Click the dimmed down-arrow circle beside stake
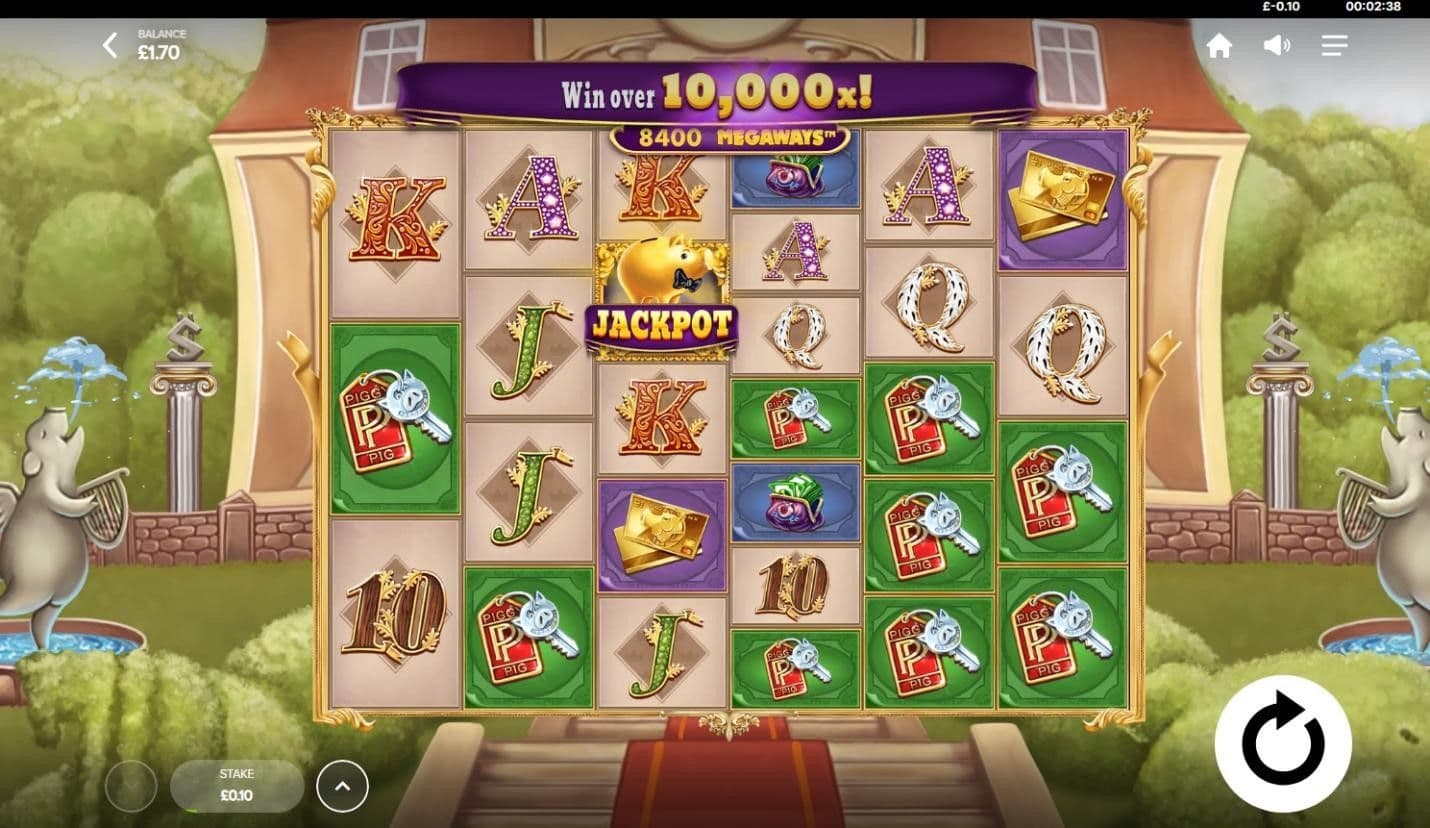The image size is (1430, 828). coord(131,786)
